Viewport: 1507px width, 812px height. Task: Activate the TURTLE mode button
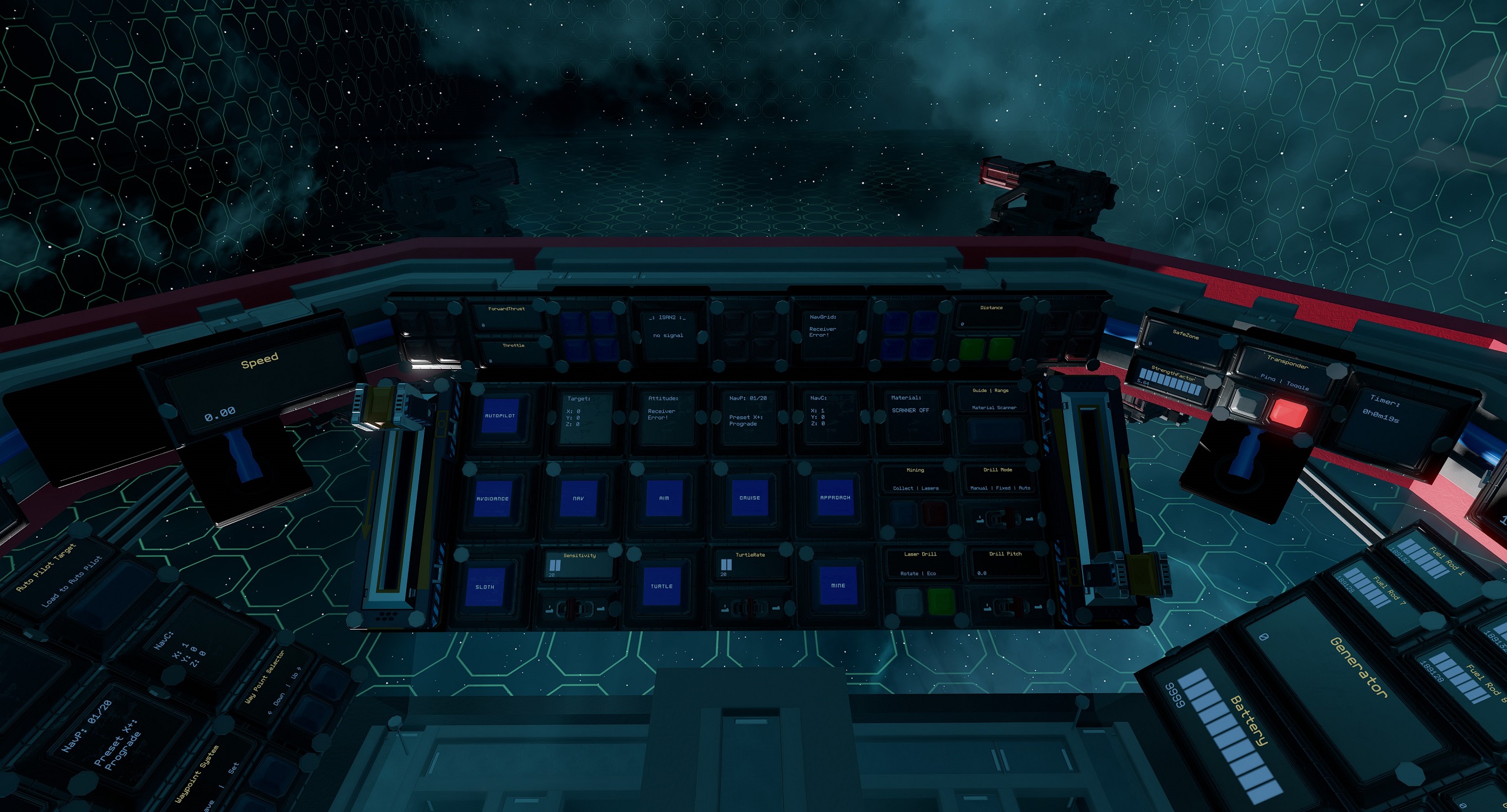661,586
